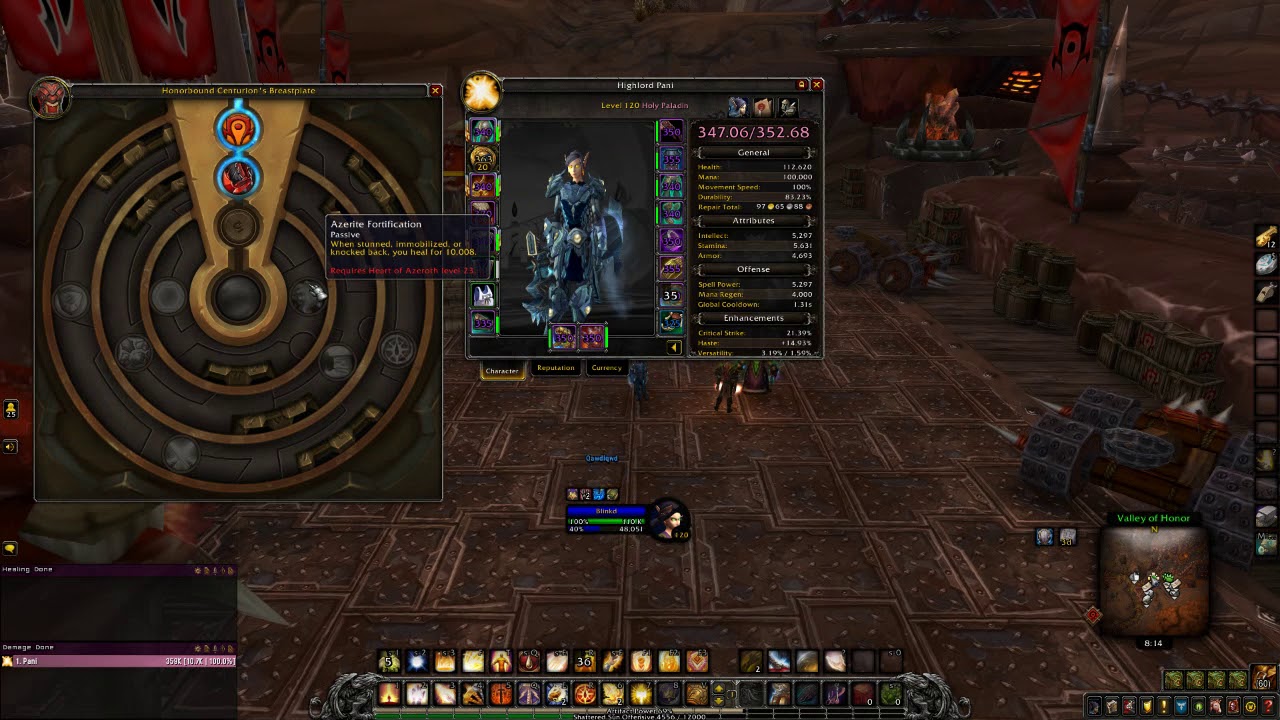Click the yellow arrow to collapse the stats pane
1280x720 pixels.
point(673,348)
